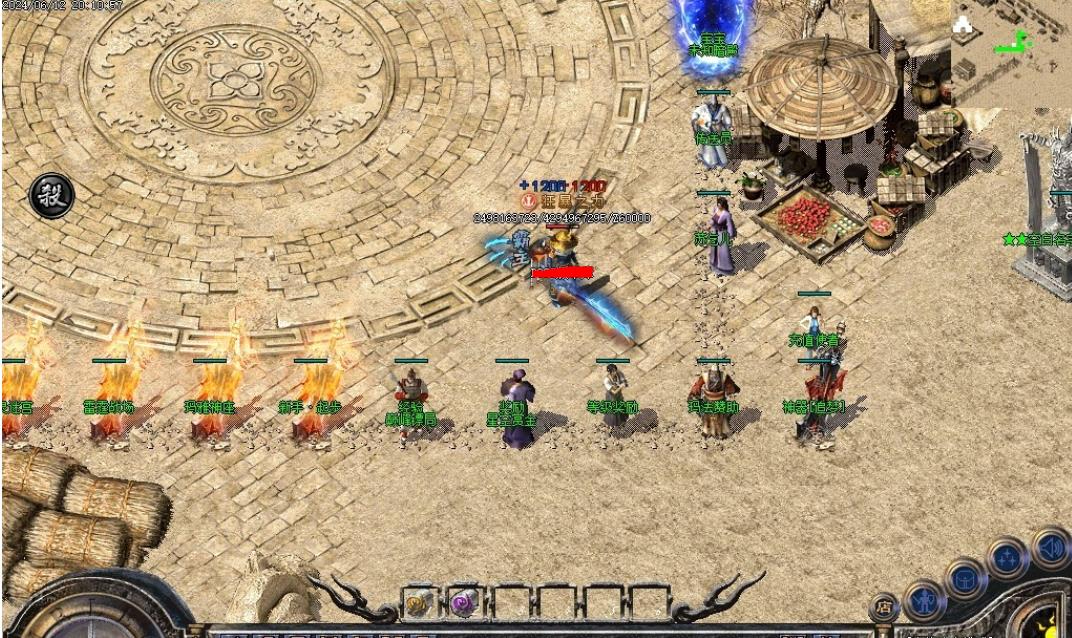Click the blue round four-arrow icon
This screenshot has width=1072, height=638.
(1007, 558)
